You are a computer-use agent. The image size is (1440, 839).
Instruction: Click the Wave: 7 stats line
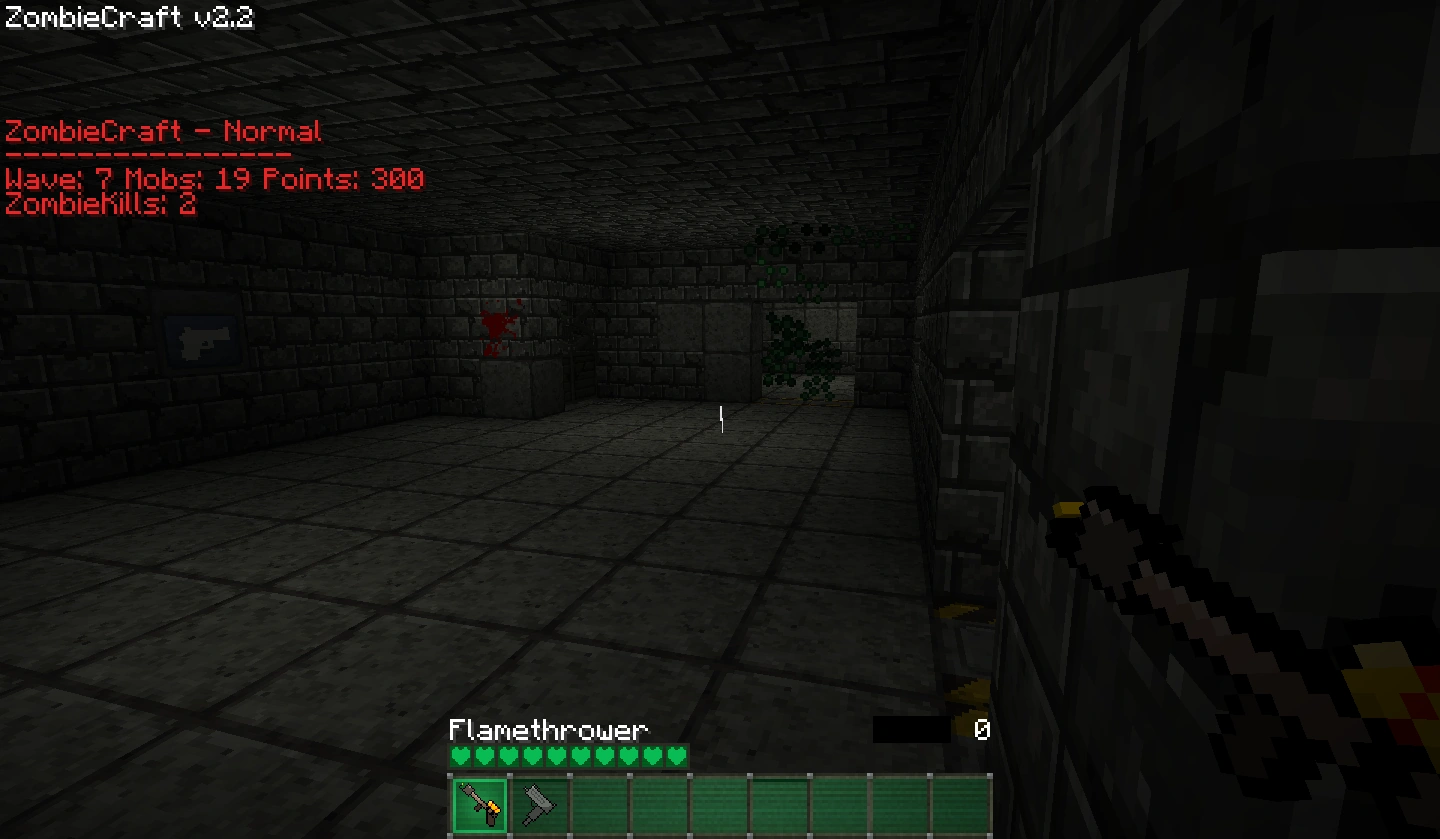[212, 180]
